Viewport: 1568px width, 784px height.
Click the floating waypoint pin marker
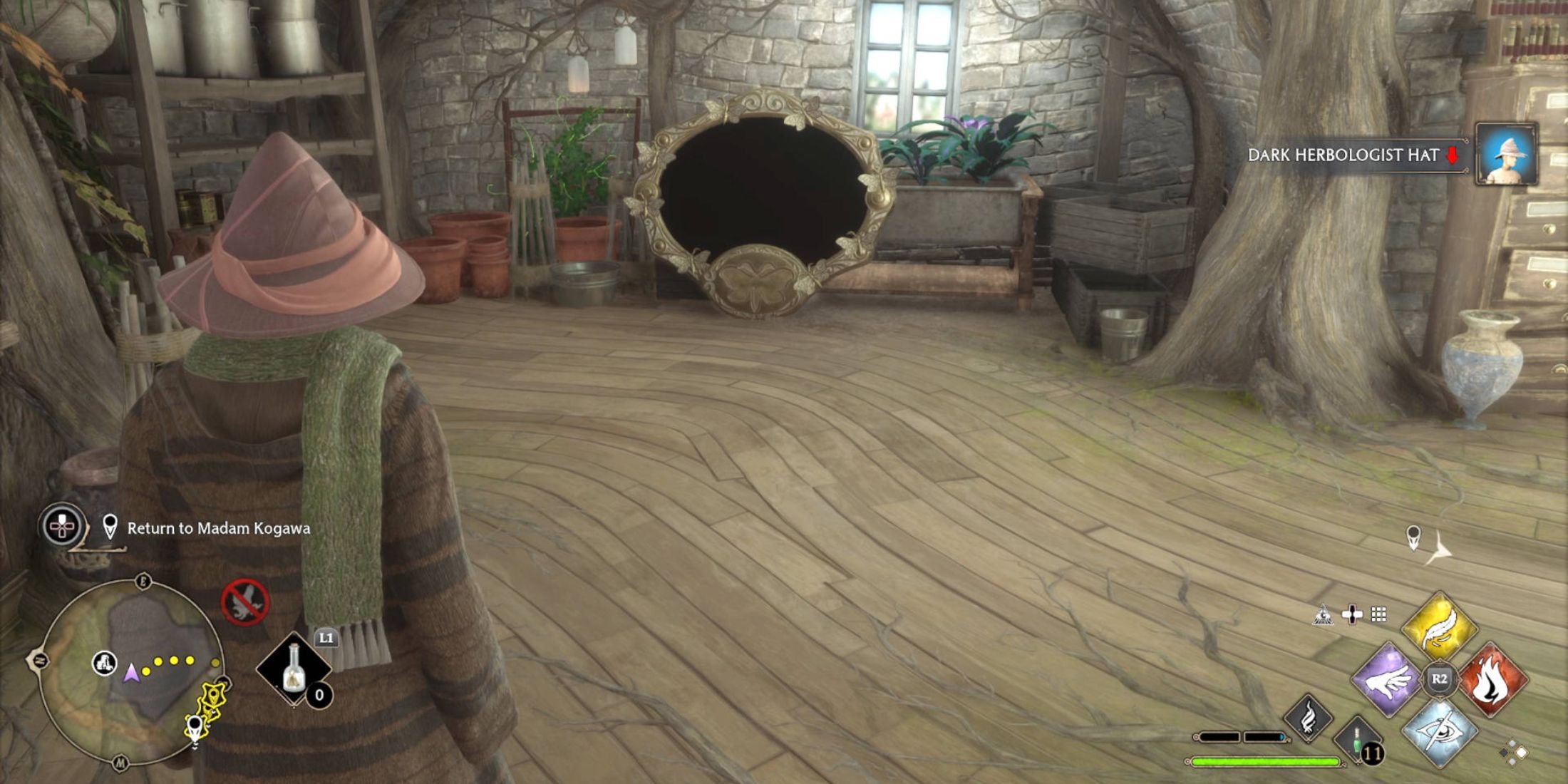click(1413, 537)
